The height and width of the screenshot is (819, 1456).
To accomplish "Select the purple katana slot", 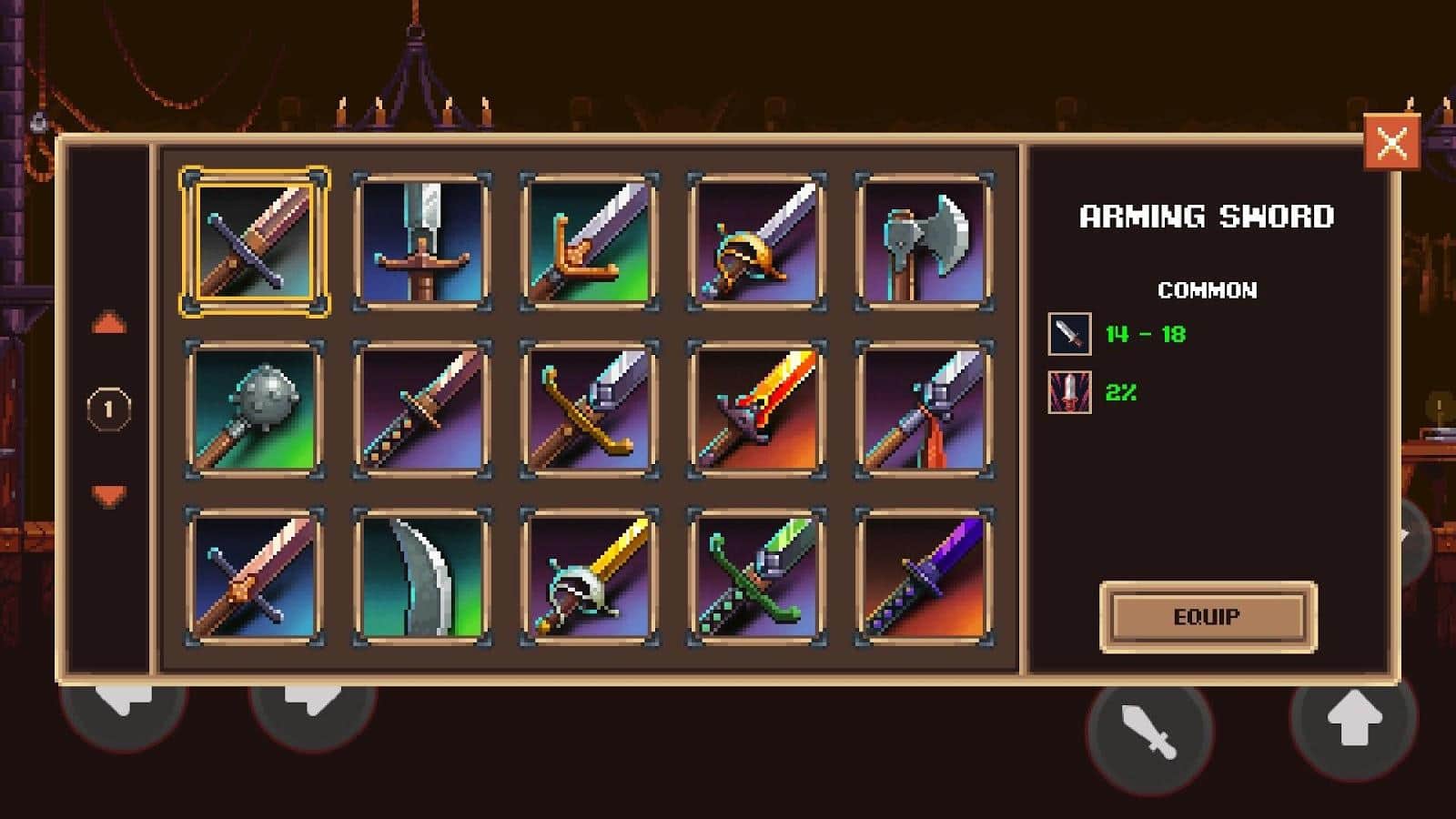I will coord(924,576).
